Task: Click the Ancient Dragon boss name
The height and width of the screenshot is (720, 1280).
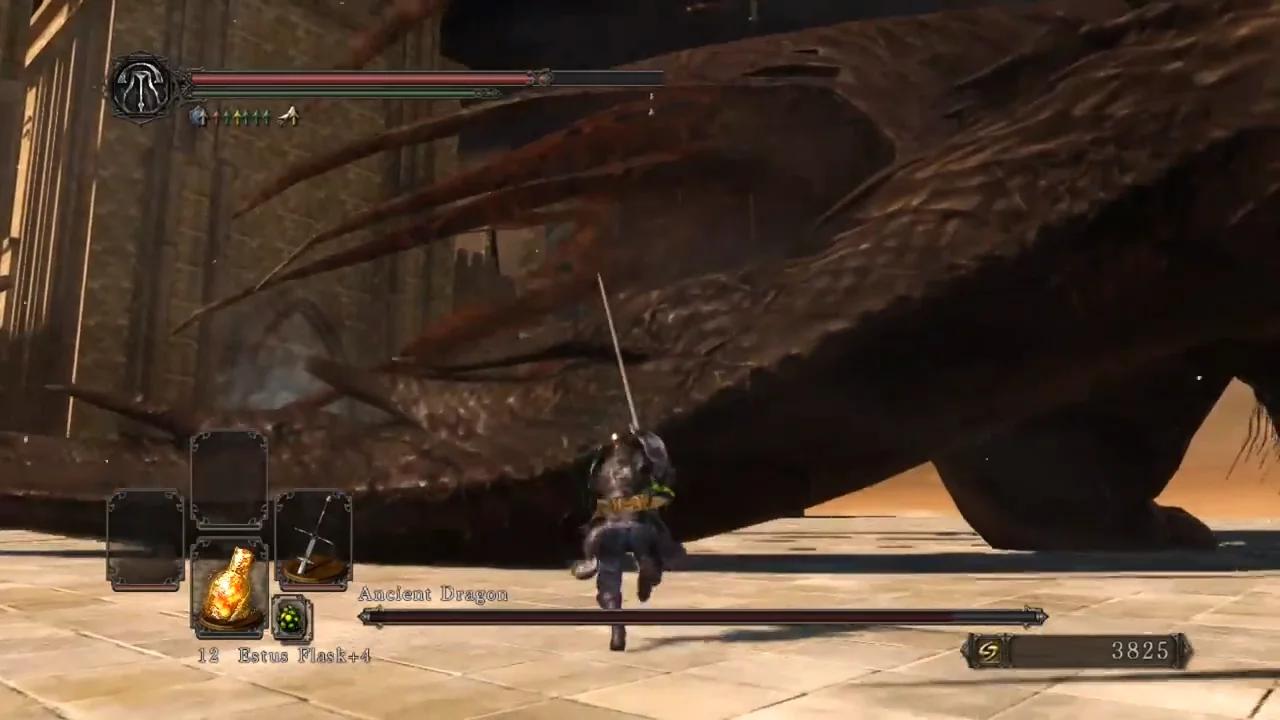Action: (432, 593)
